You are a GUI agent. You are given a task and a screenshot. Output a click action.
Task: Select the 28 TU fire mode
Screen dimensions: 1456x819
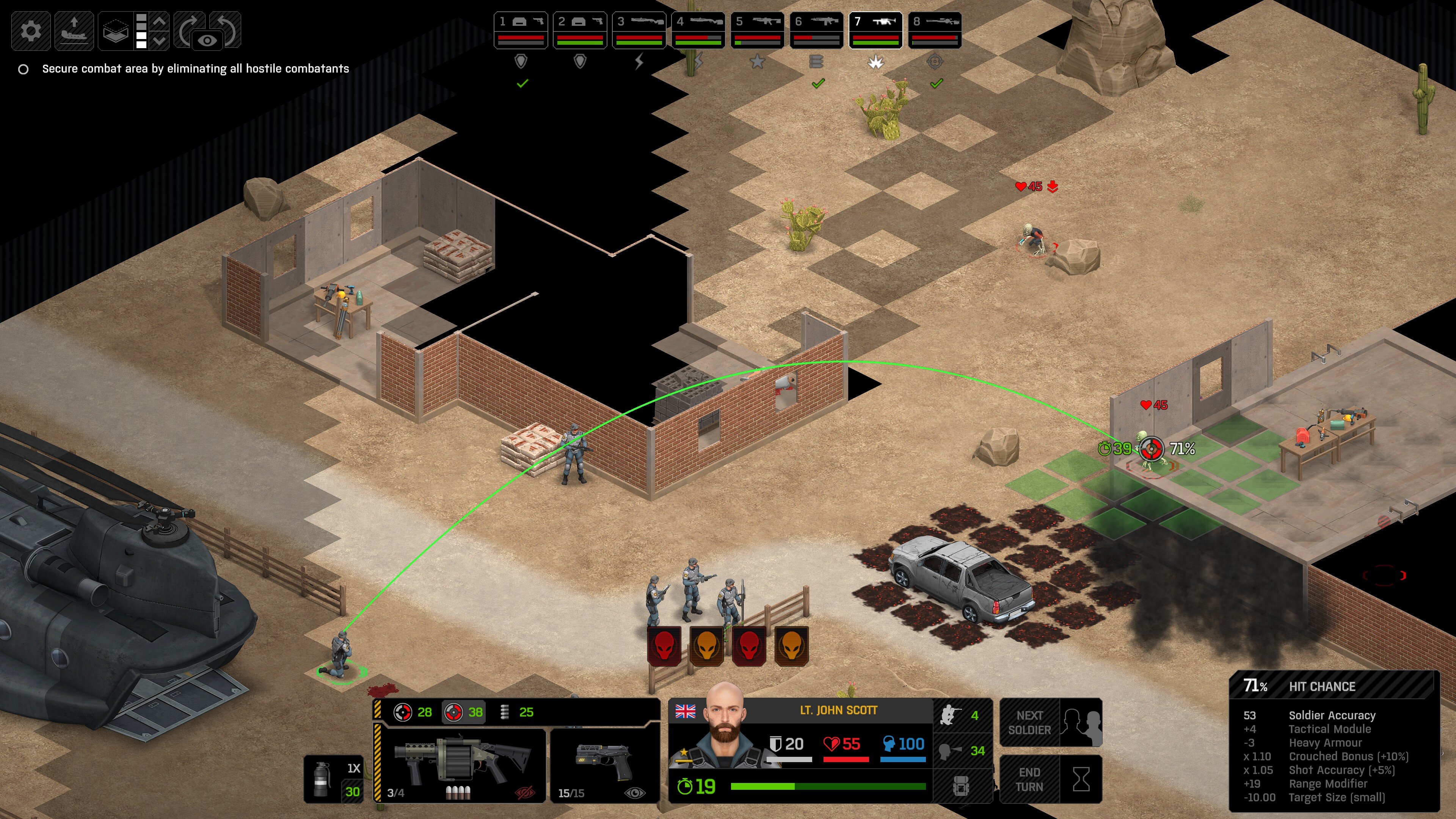(413, 712)
